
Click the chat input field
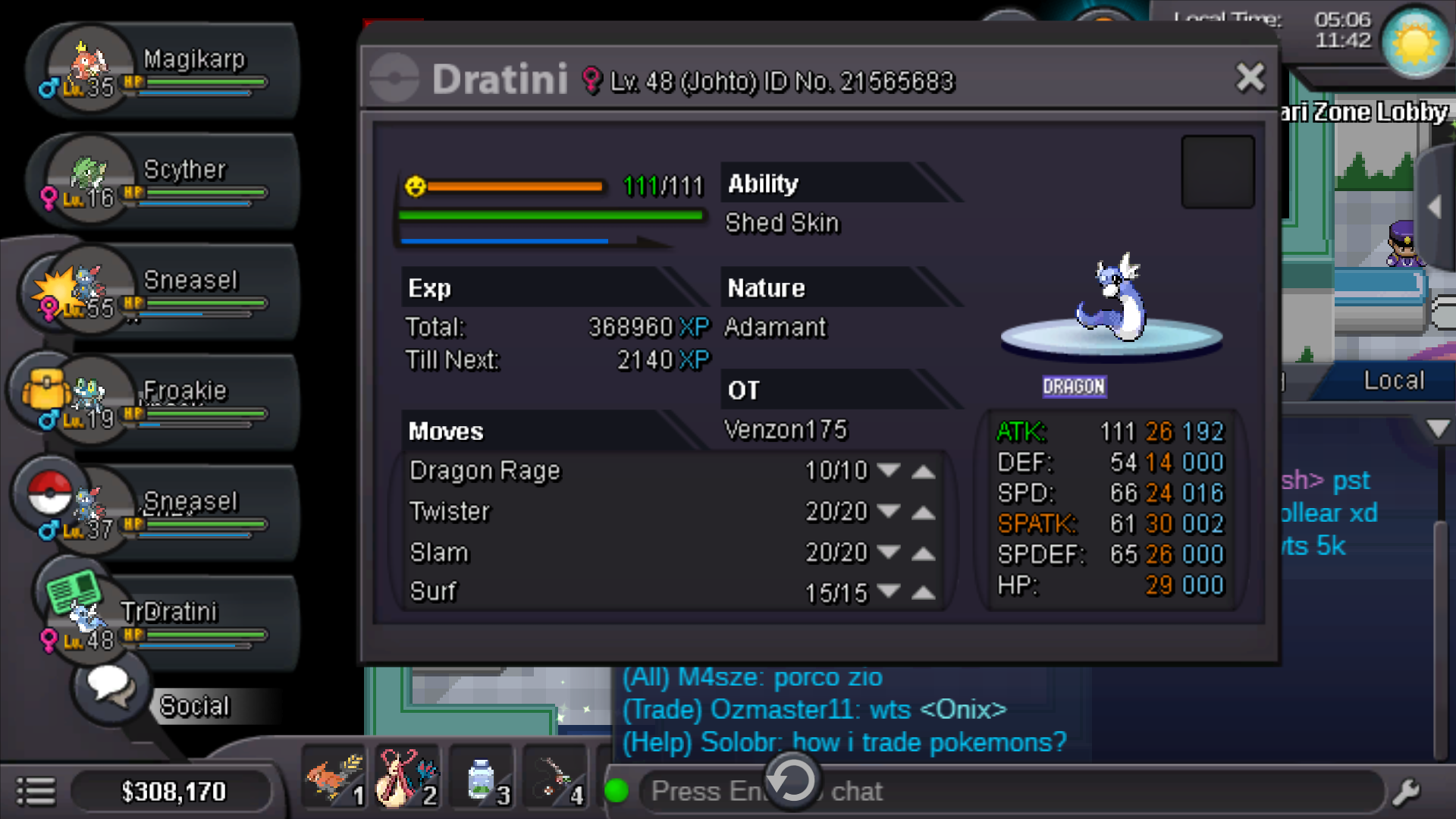(x=986, y=792)
